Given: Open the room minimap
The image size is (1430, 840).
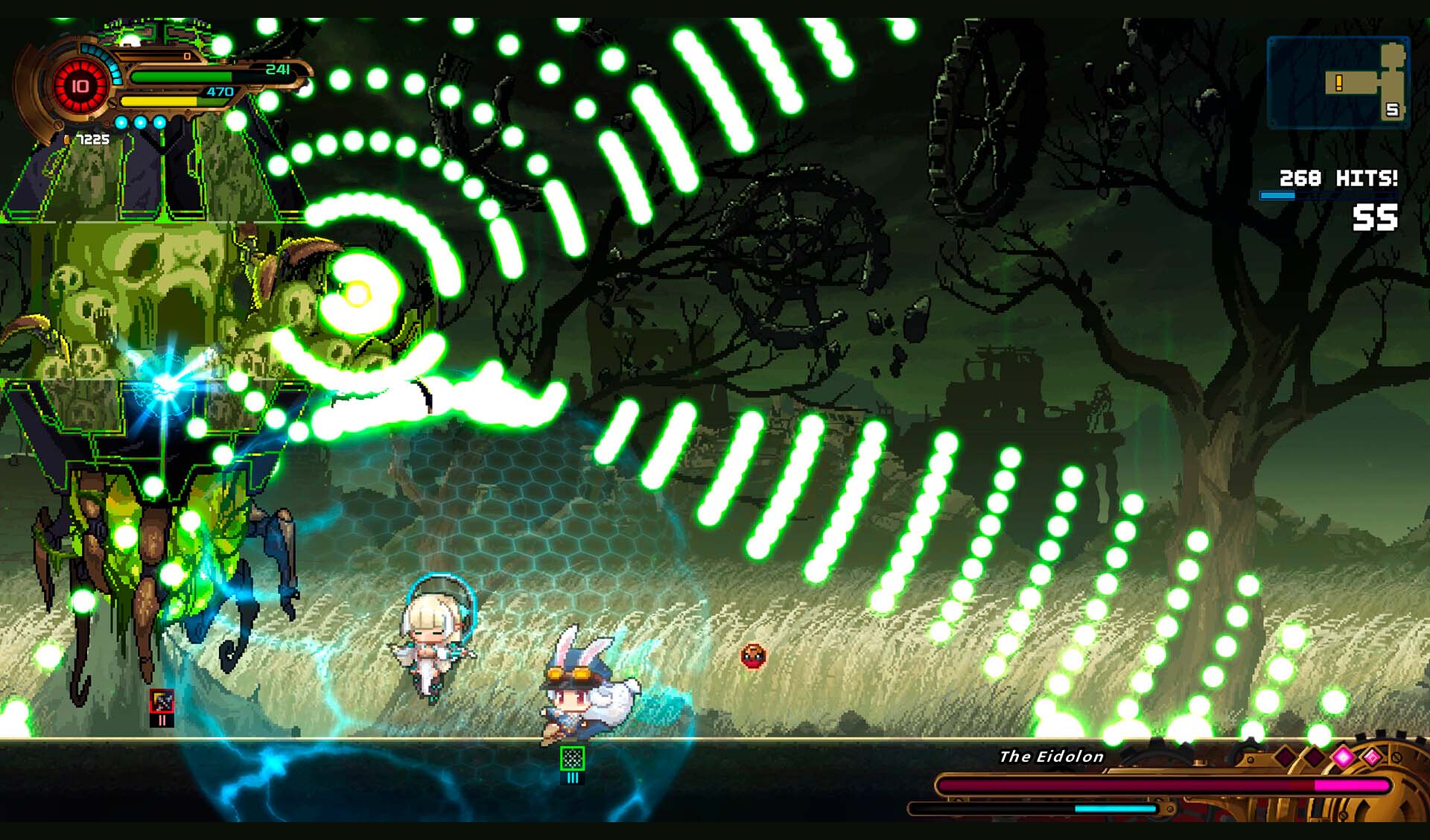Looking at the screenshot, I should [x=1338, y=83].
